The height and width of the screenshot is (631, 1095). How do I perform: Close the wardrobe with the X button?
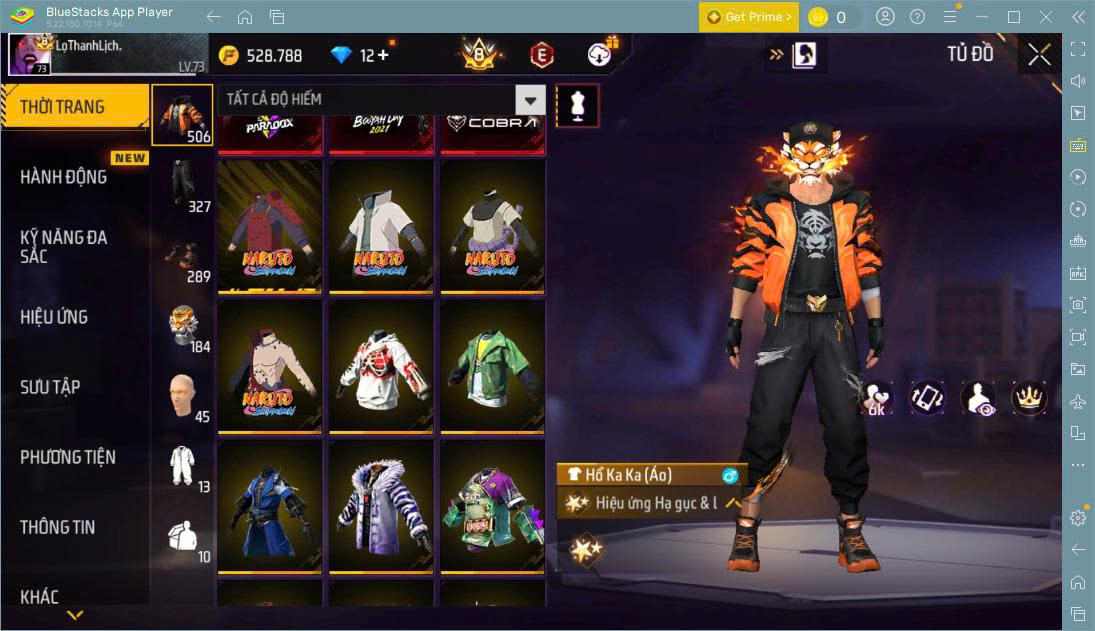(x=1039, y=55)
